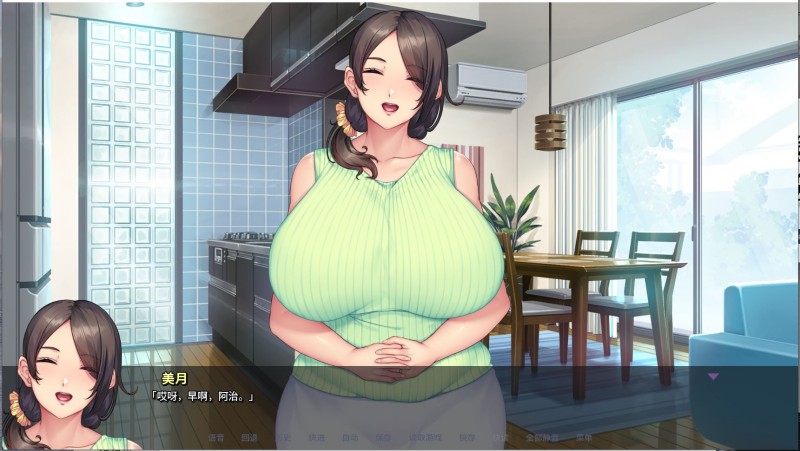The width and height of the screenshot is (800, 451).
Task: Click the purple arrow to advance dialogue
Action: pyautogui.click(x=713, y=376)
